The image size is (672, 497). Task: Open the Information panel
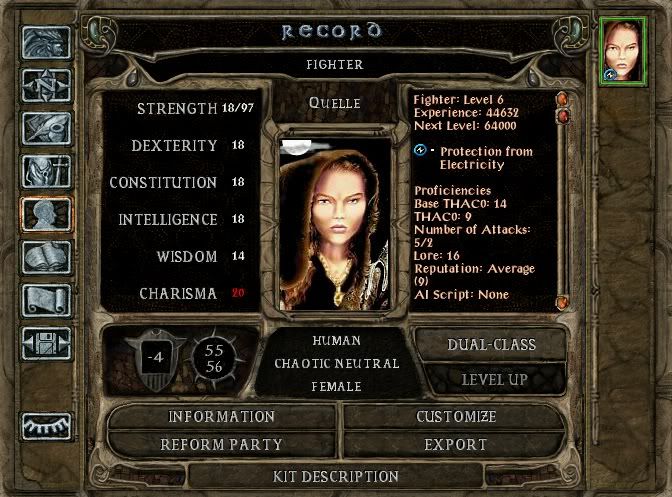[x=221, y=417]
